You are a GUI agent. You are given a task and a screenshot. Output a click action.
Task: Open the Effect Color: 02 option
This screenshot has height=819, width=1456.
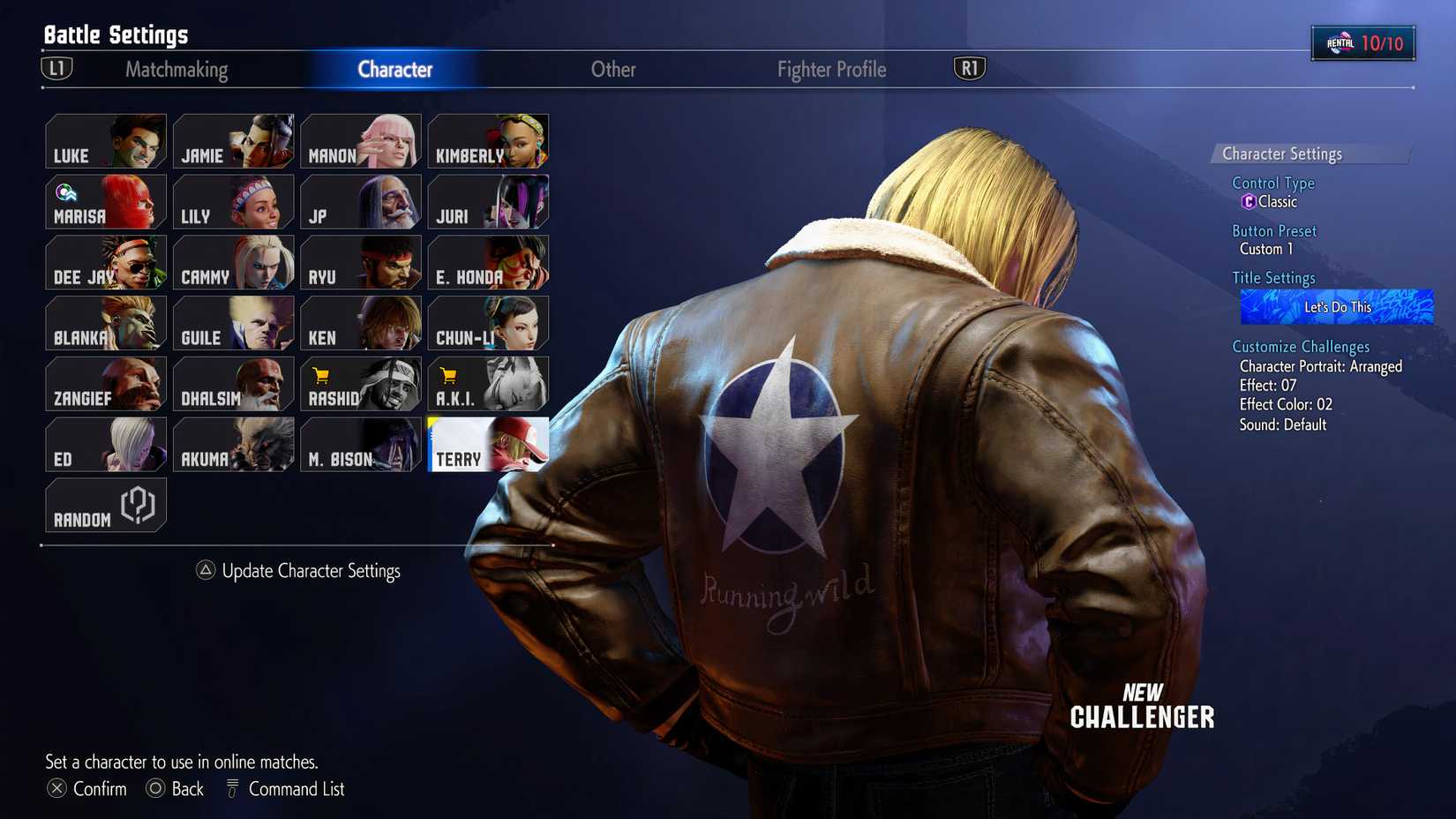pos(1288,405)
